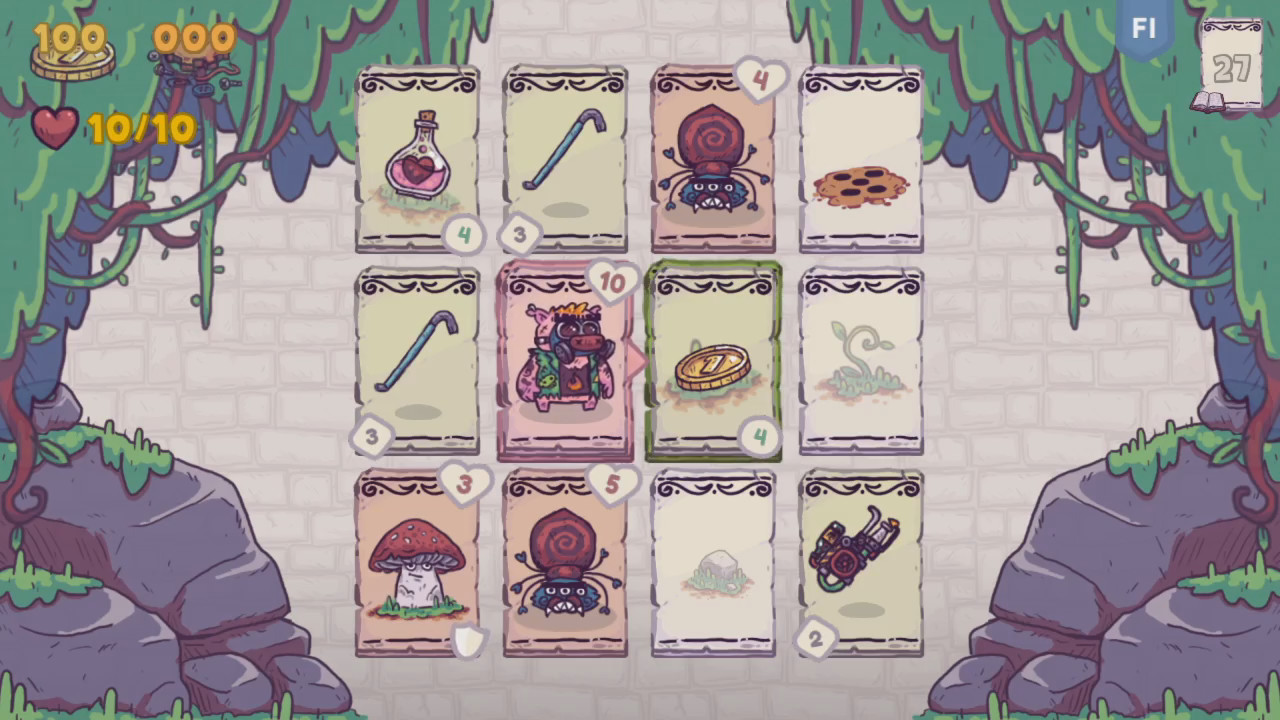Attack the snail spider card with 4 health
Viewport: 1280px width, 720px height.
point(713,160)
